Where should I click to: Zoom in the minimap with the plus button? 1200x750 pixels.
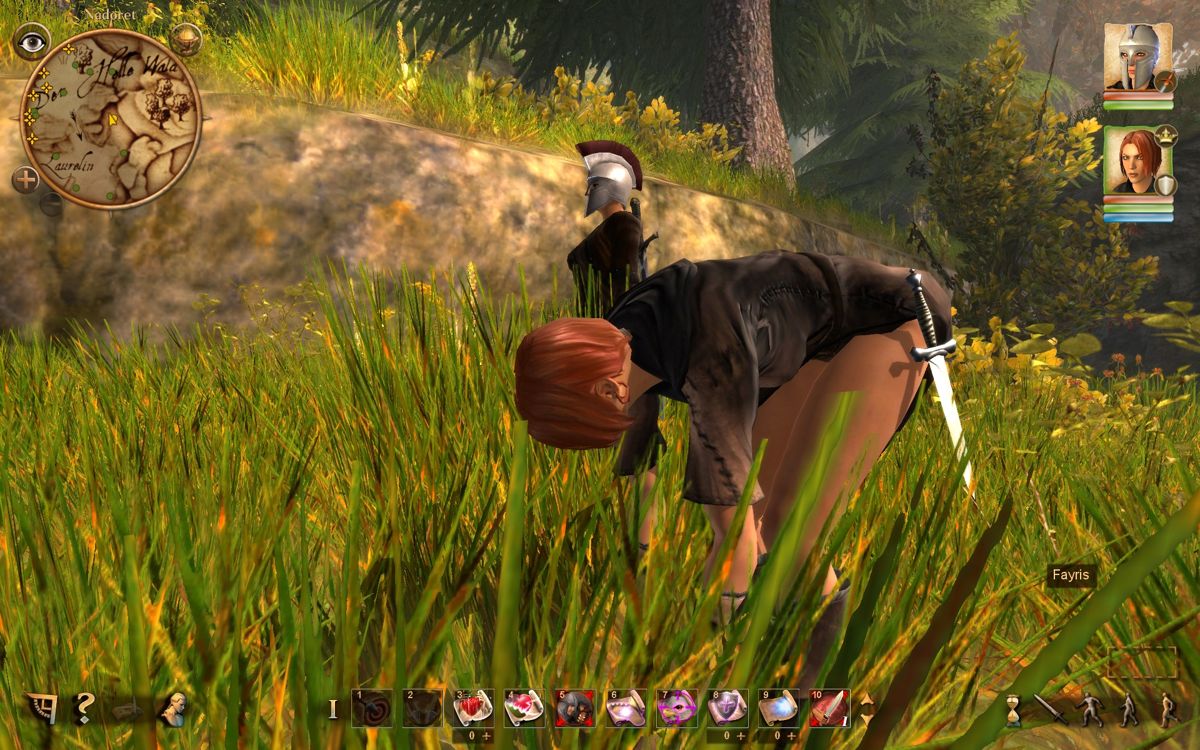tap(26, 180)
